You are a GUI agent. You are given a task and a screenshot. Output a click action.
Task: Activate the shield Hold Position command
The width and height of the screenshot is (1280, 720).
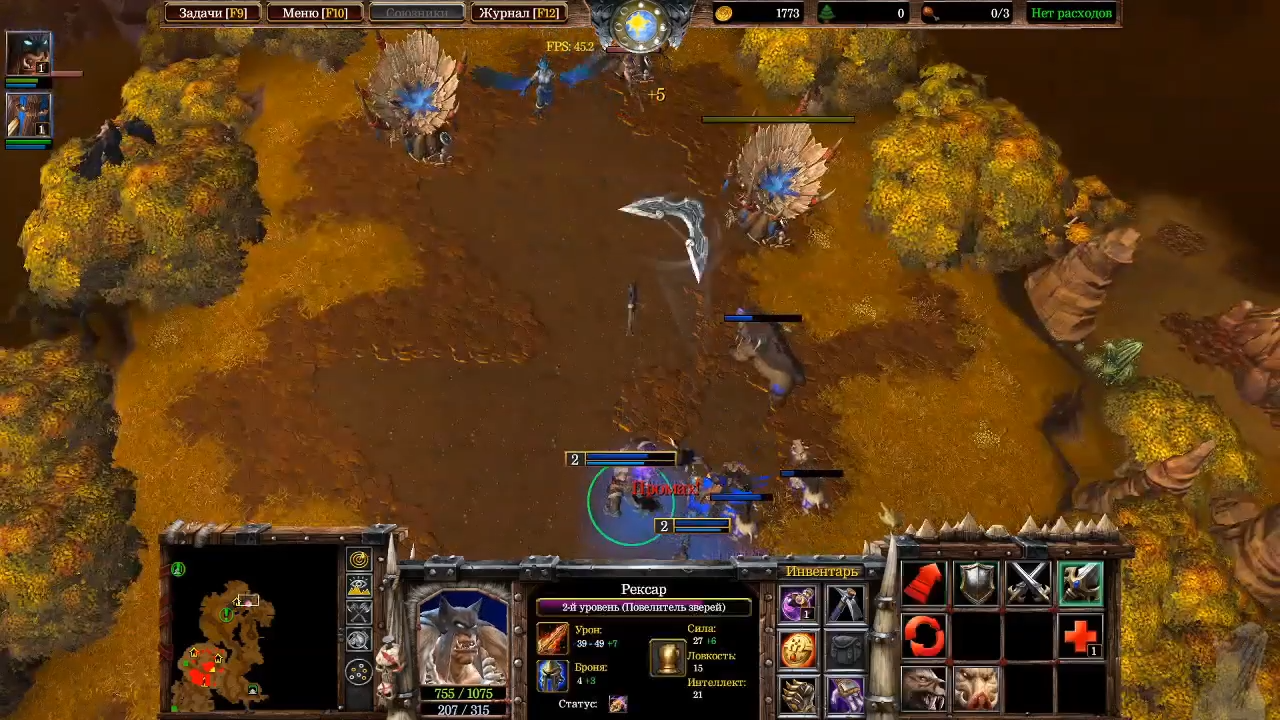976,583
